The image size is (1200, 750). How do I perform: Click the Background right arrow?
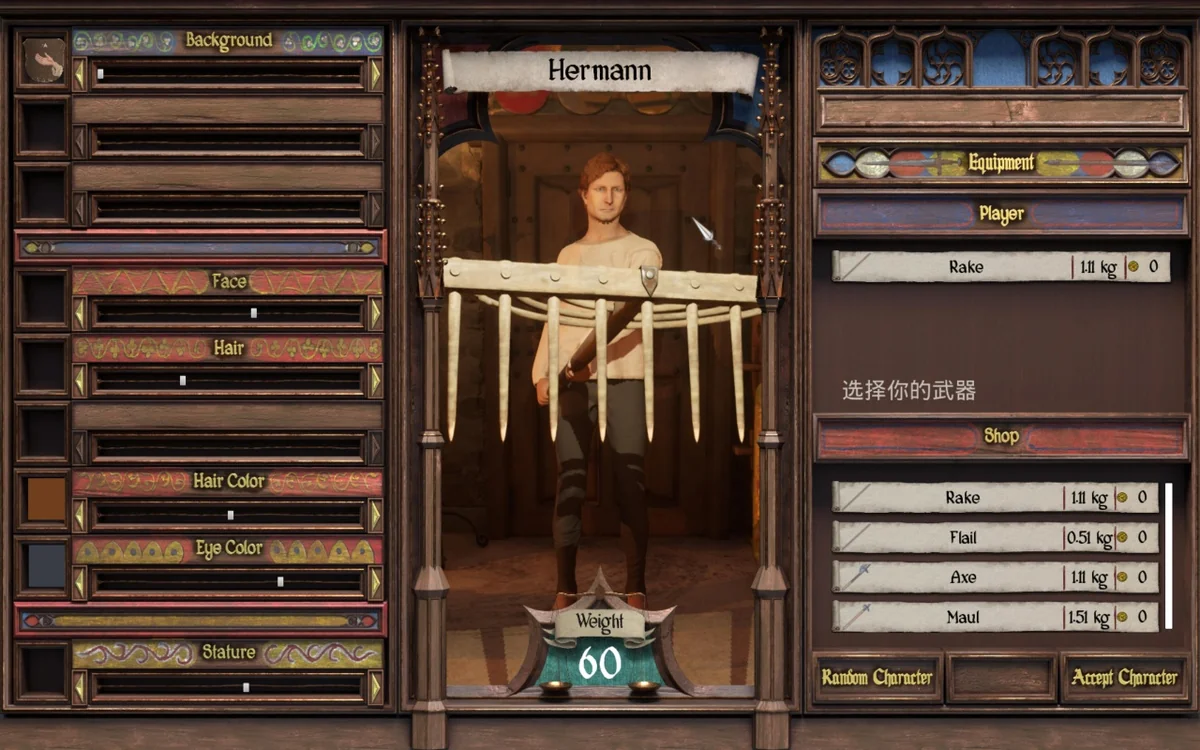pyautogui.click(x=375, y=74)
